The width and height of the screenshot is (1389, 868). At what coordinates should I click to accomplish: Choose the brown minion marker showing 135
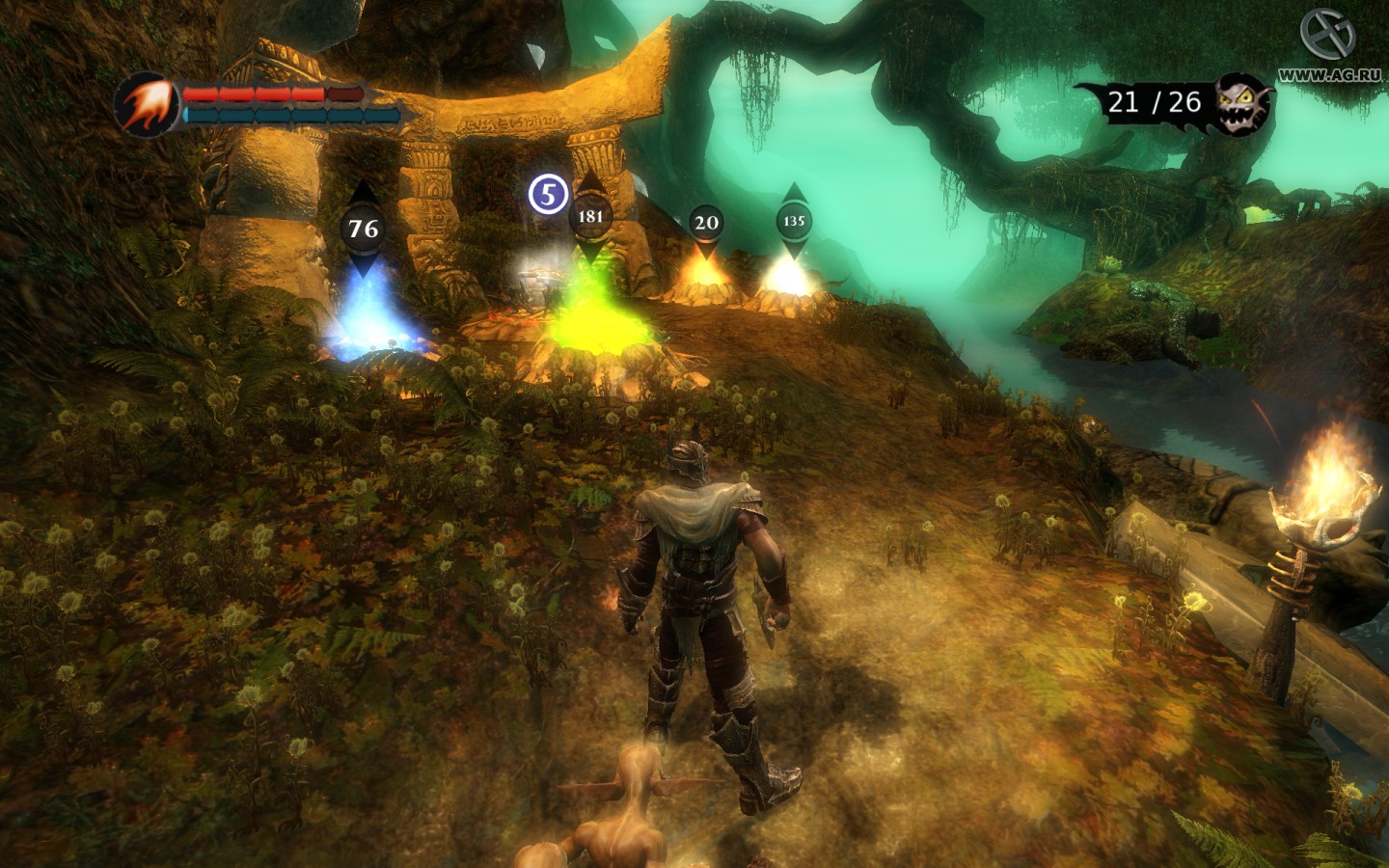click(x=793, y=221)
